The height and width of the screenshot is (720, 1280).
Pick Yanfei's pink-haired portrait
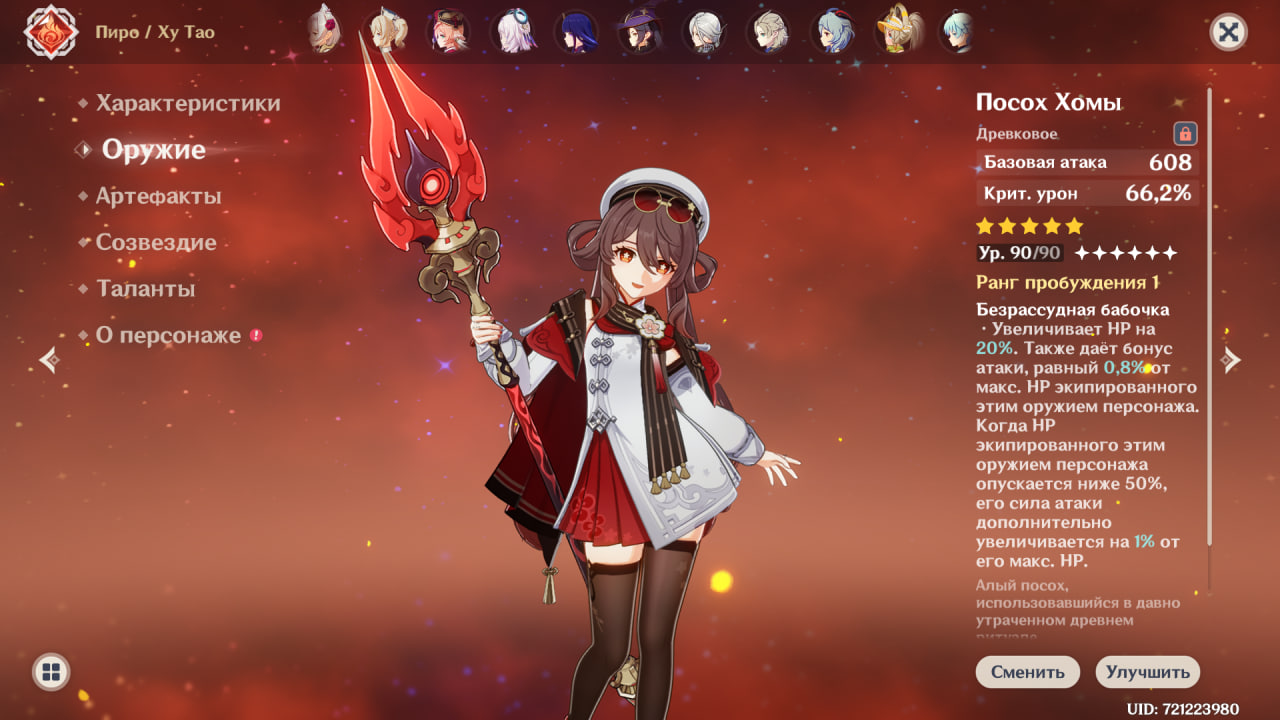[448, 31]
